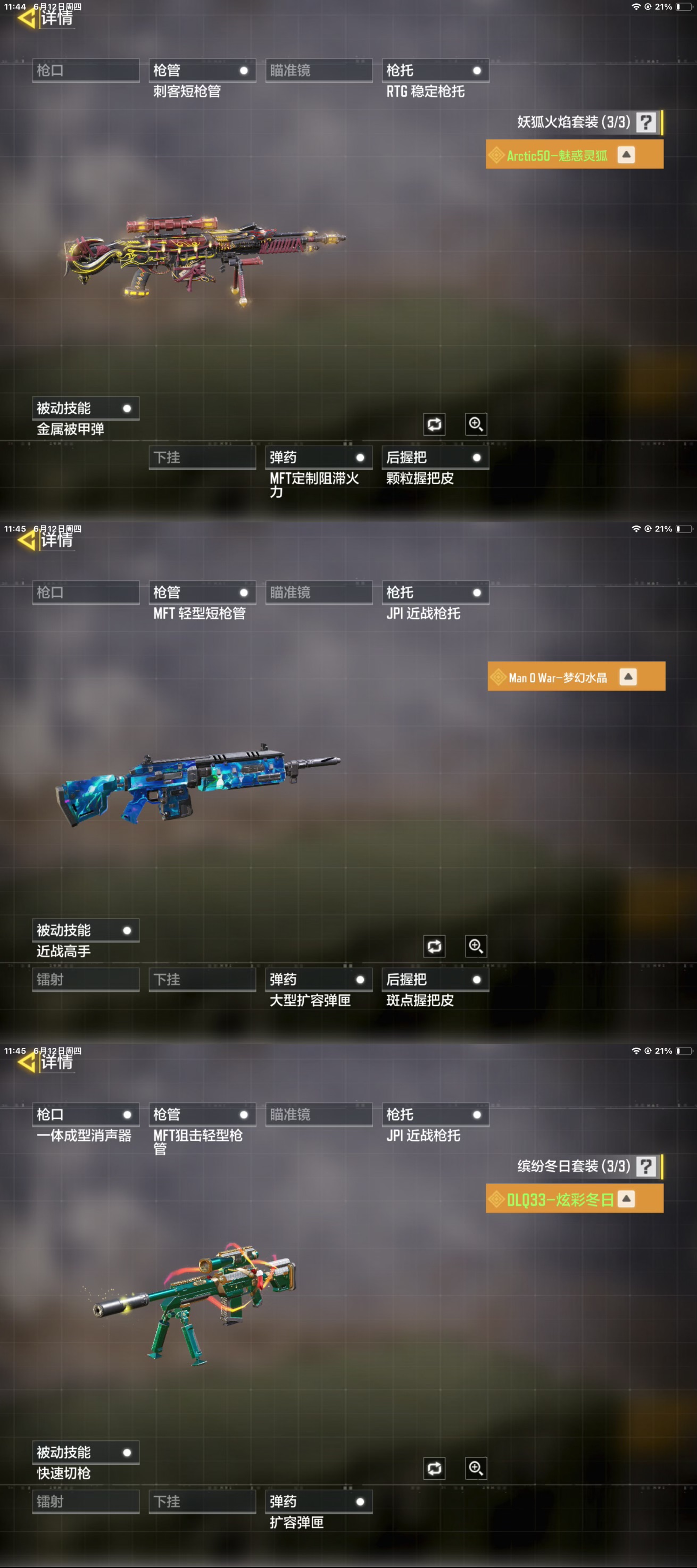Select the 刺客短枪管 barrel attachment slot

tap(202, 71)
